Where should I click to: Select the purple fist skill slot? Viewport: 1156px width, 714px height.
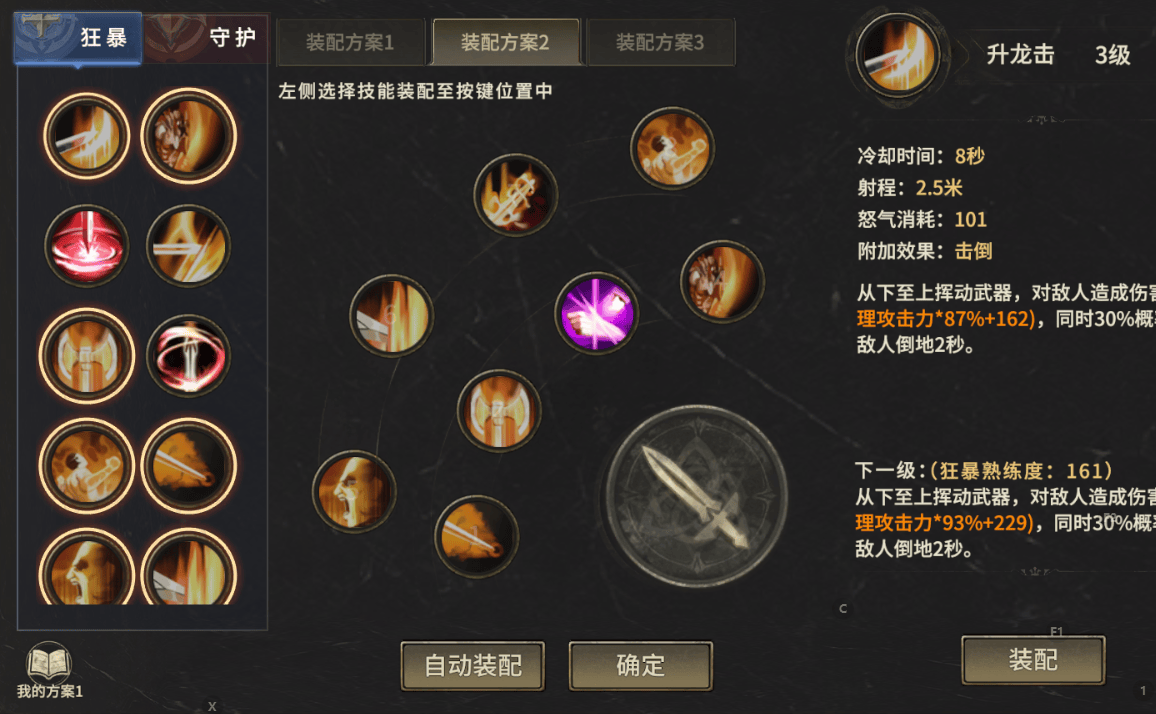coord(596,313)
